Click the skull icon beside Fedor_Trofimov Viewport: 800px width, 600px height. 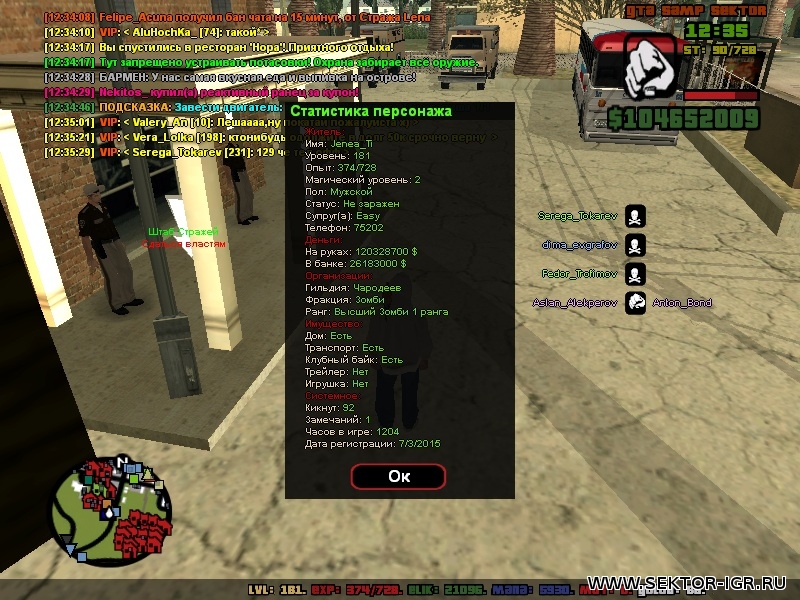point(635,274)
